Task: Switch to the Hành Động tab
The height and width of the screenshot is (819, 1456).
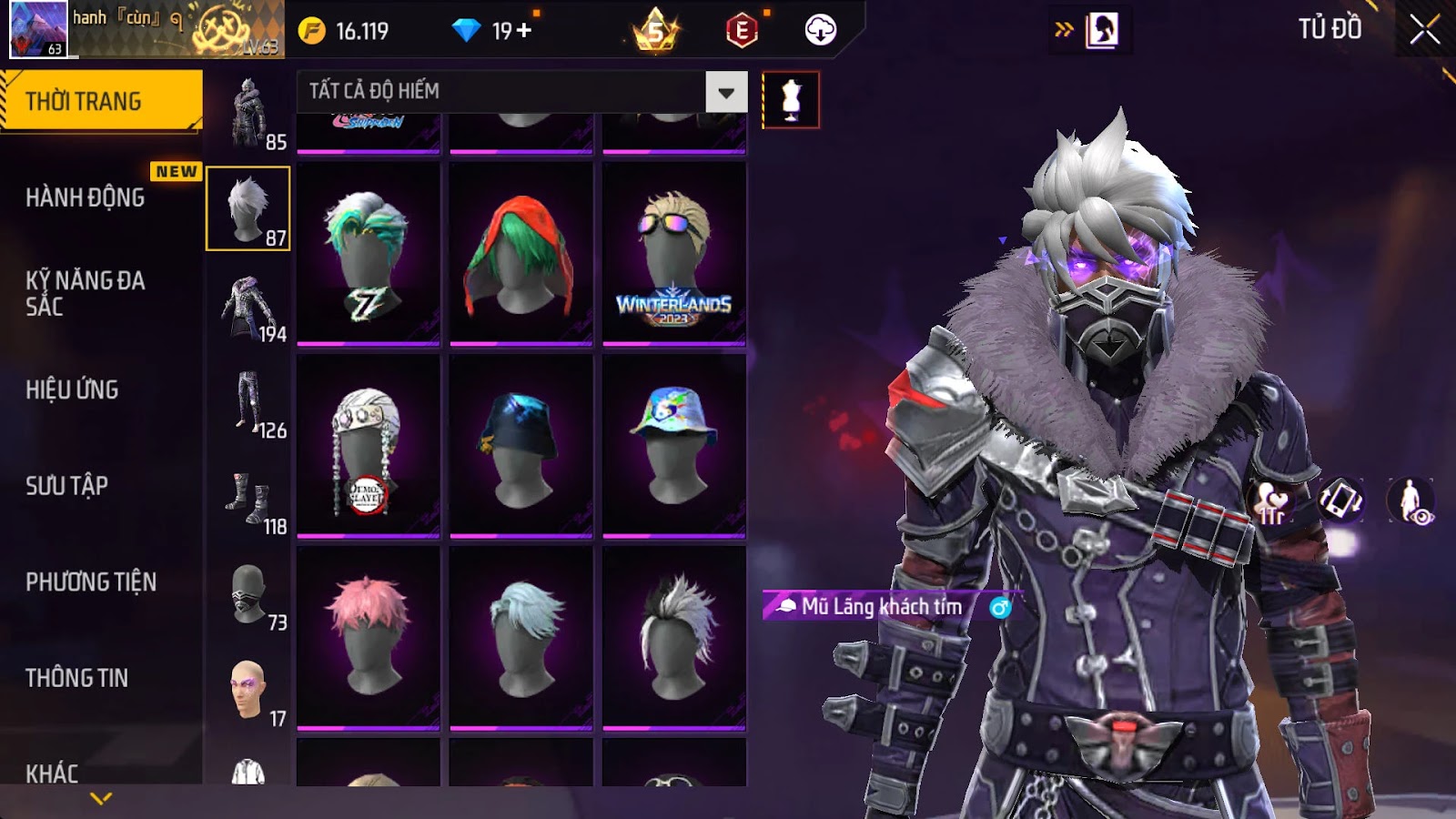Action: pos(86,197)
